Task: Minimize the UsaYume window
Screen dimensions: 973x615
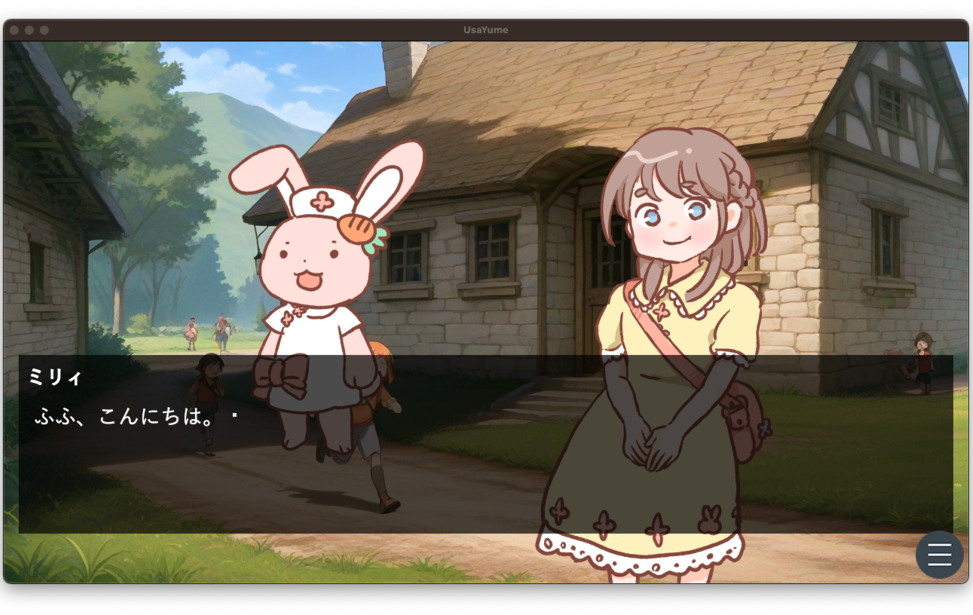Action: tap(29, 30)
